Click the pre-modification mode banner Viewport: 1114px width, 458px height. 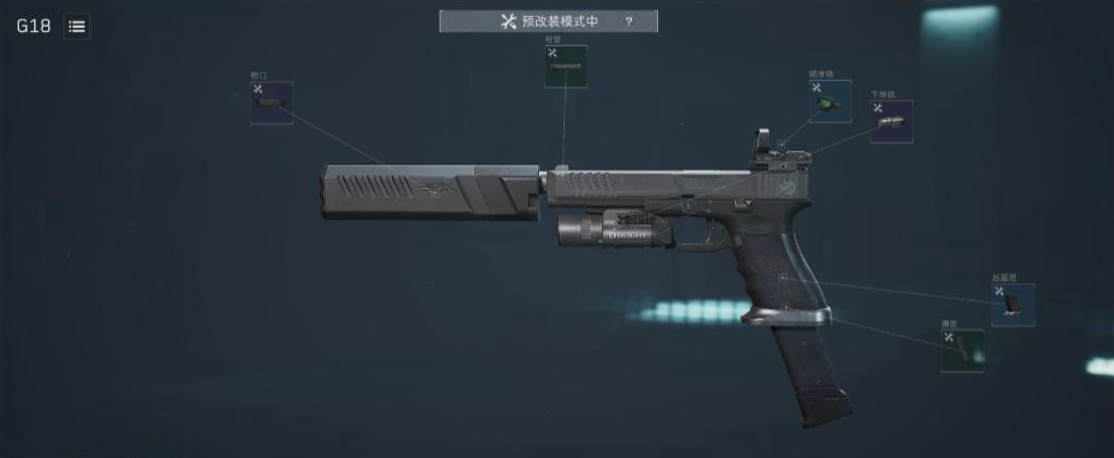[x=547, y=21]
